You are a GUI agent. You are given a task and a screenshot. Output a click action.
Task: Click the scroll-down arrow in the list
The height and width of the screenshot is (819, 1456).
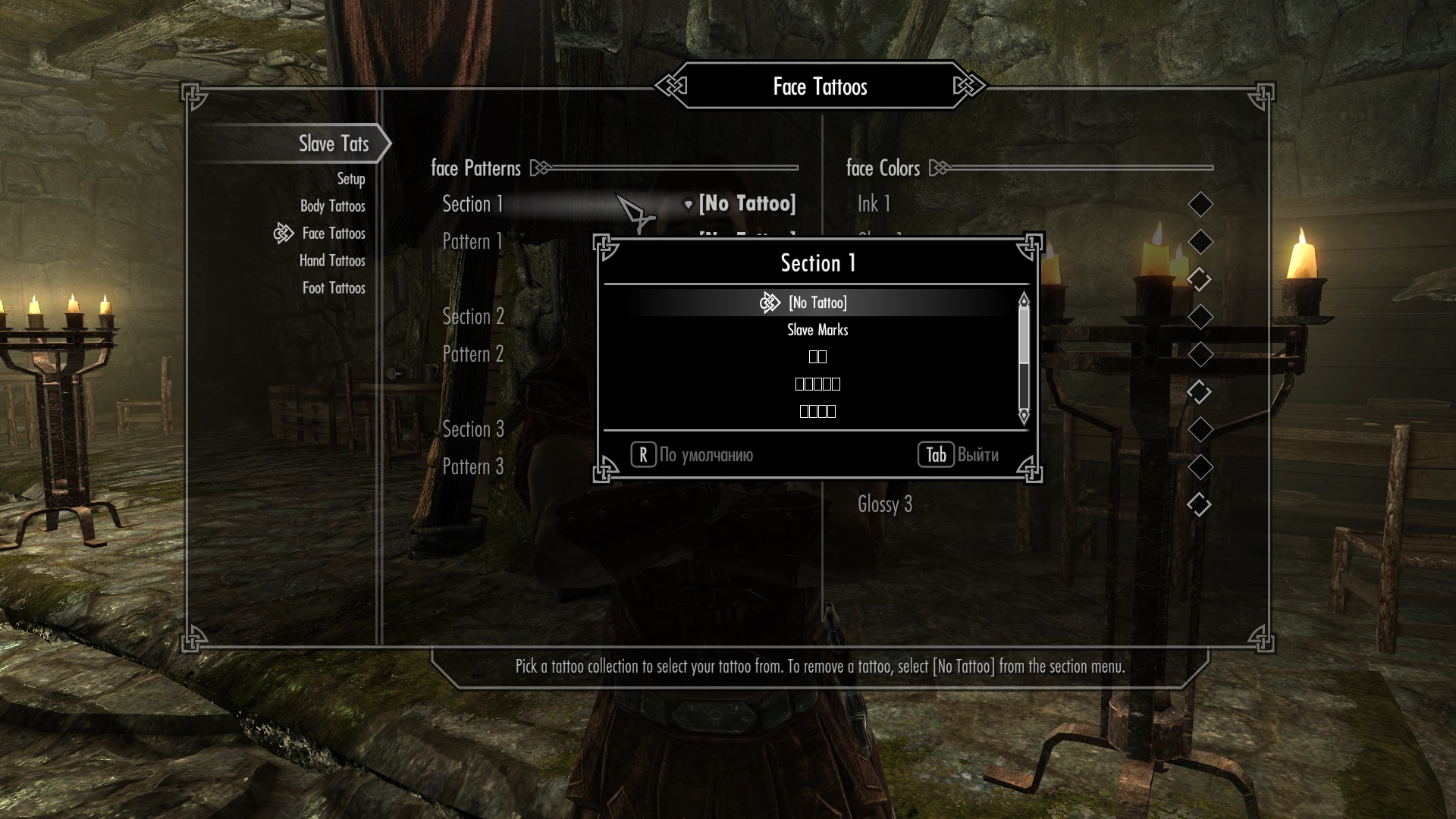coord(1024,416)
